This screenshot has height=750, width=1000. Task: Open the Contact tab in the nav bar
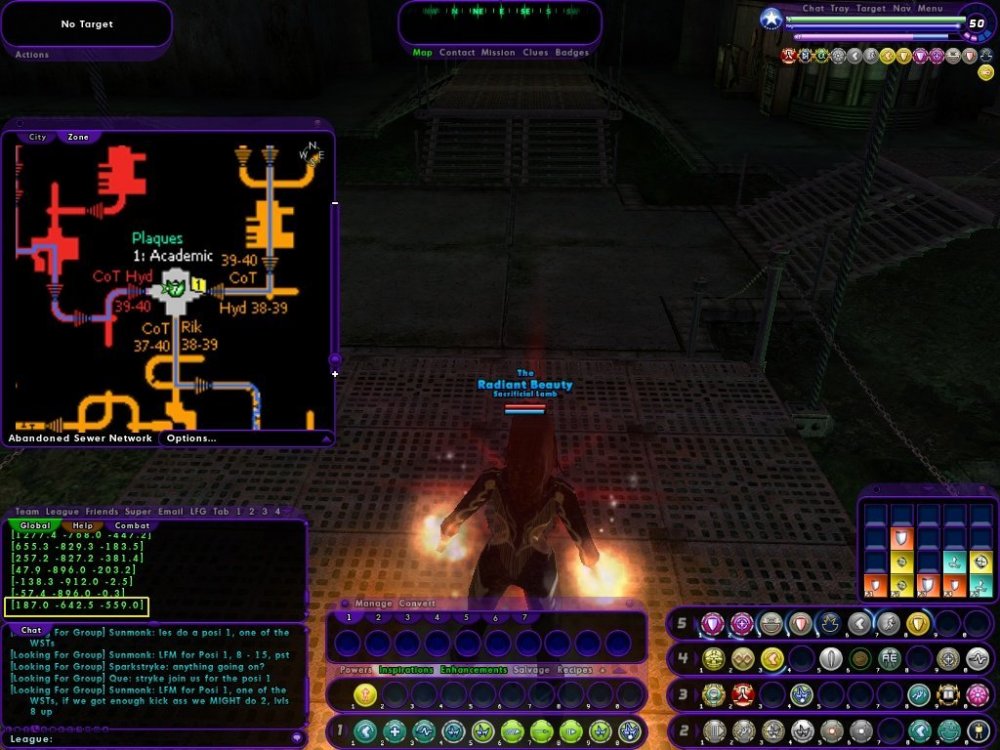[x=457, y=52]
